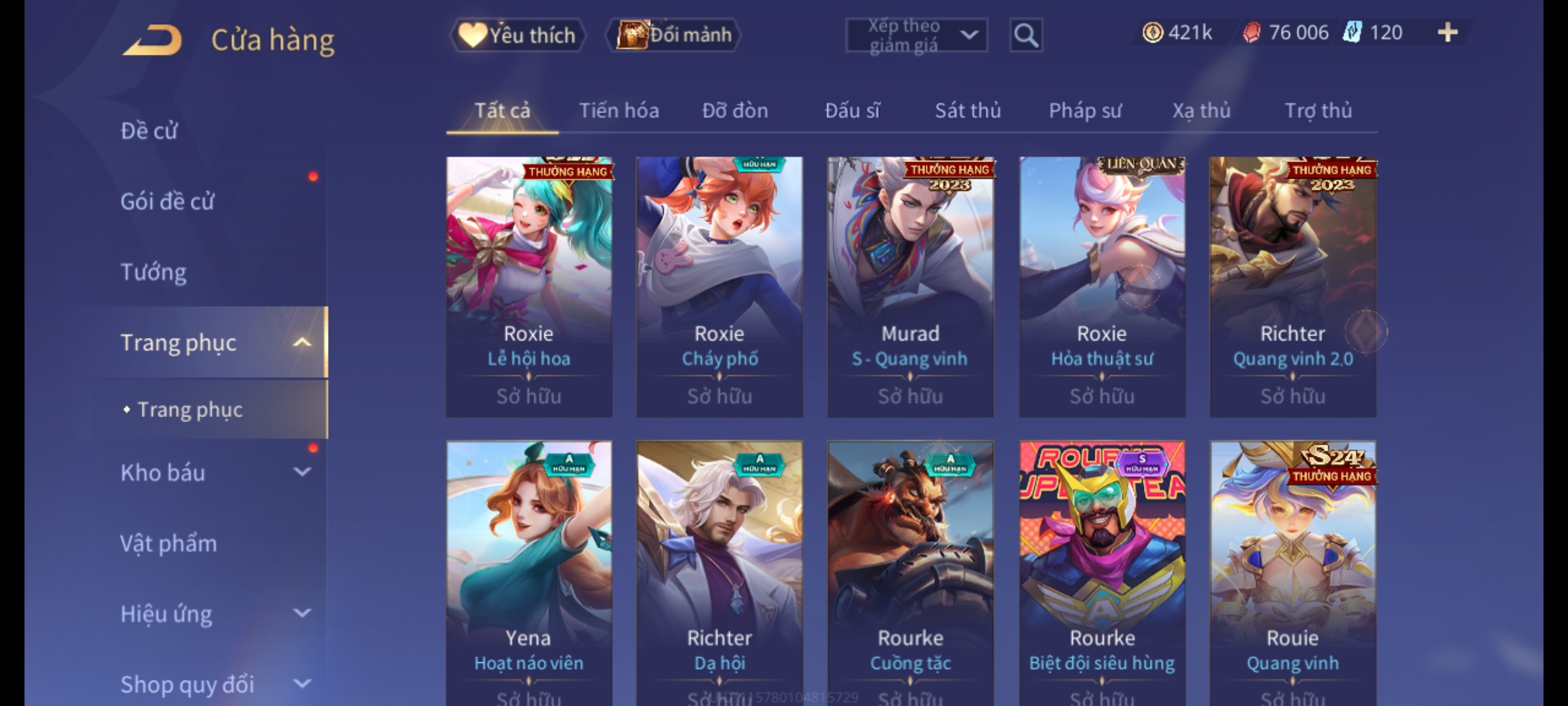Open the Vật phẩm section

[169, 543]
